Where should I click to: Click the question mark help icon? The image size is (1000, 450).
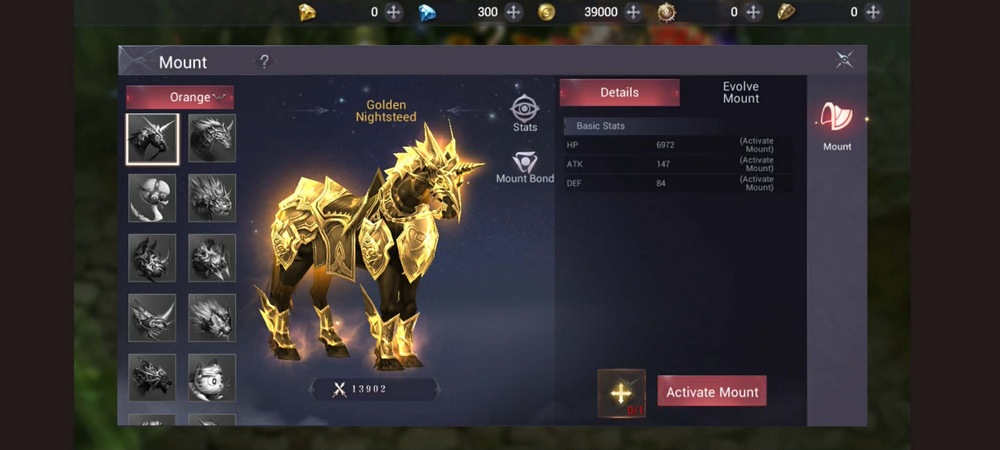pos(264,62)
